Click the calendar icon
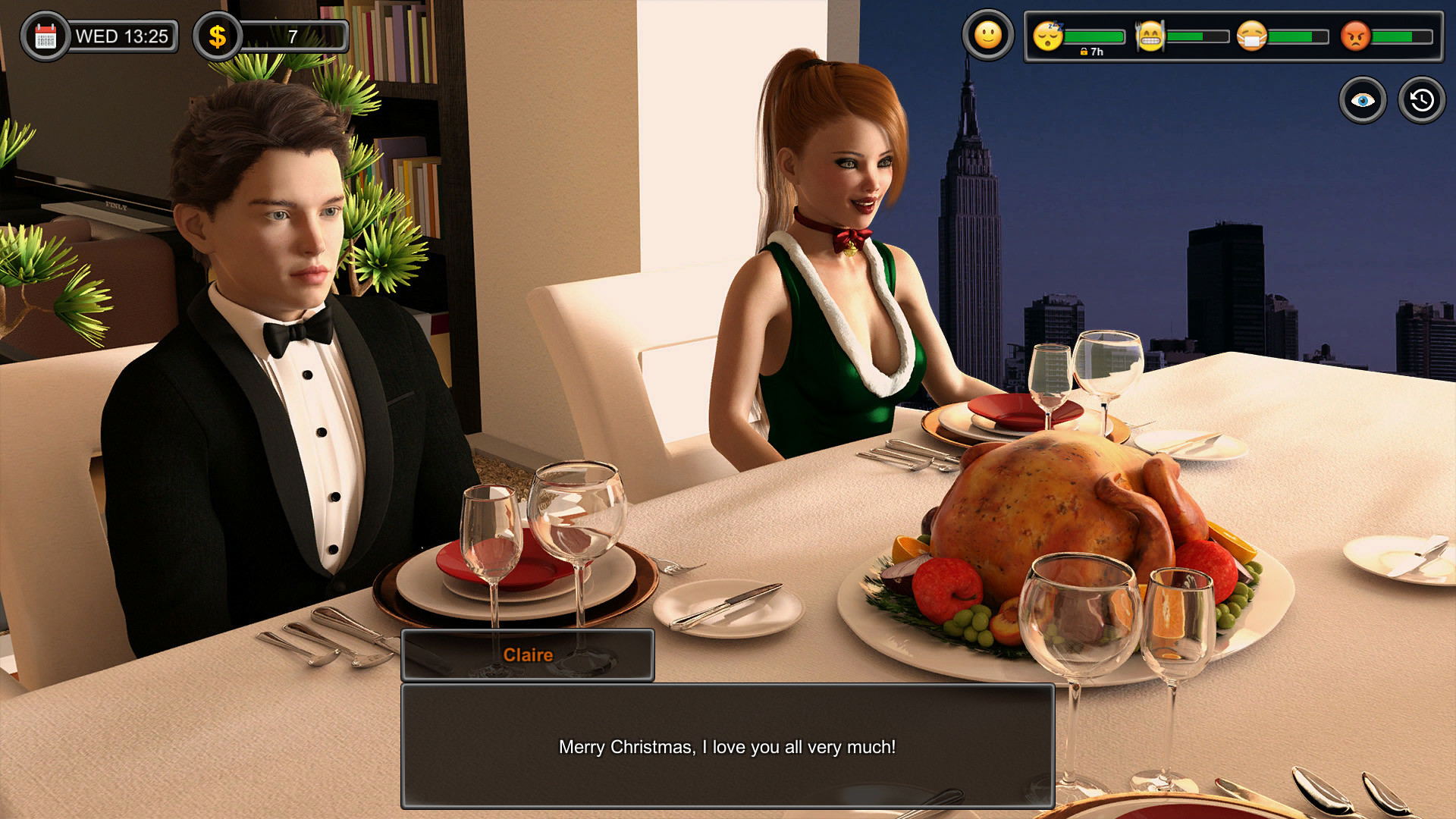 click(45, 33)
